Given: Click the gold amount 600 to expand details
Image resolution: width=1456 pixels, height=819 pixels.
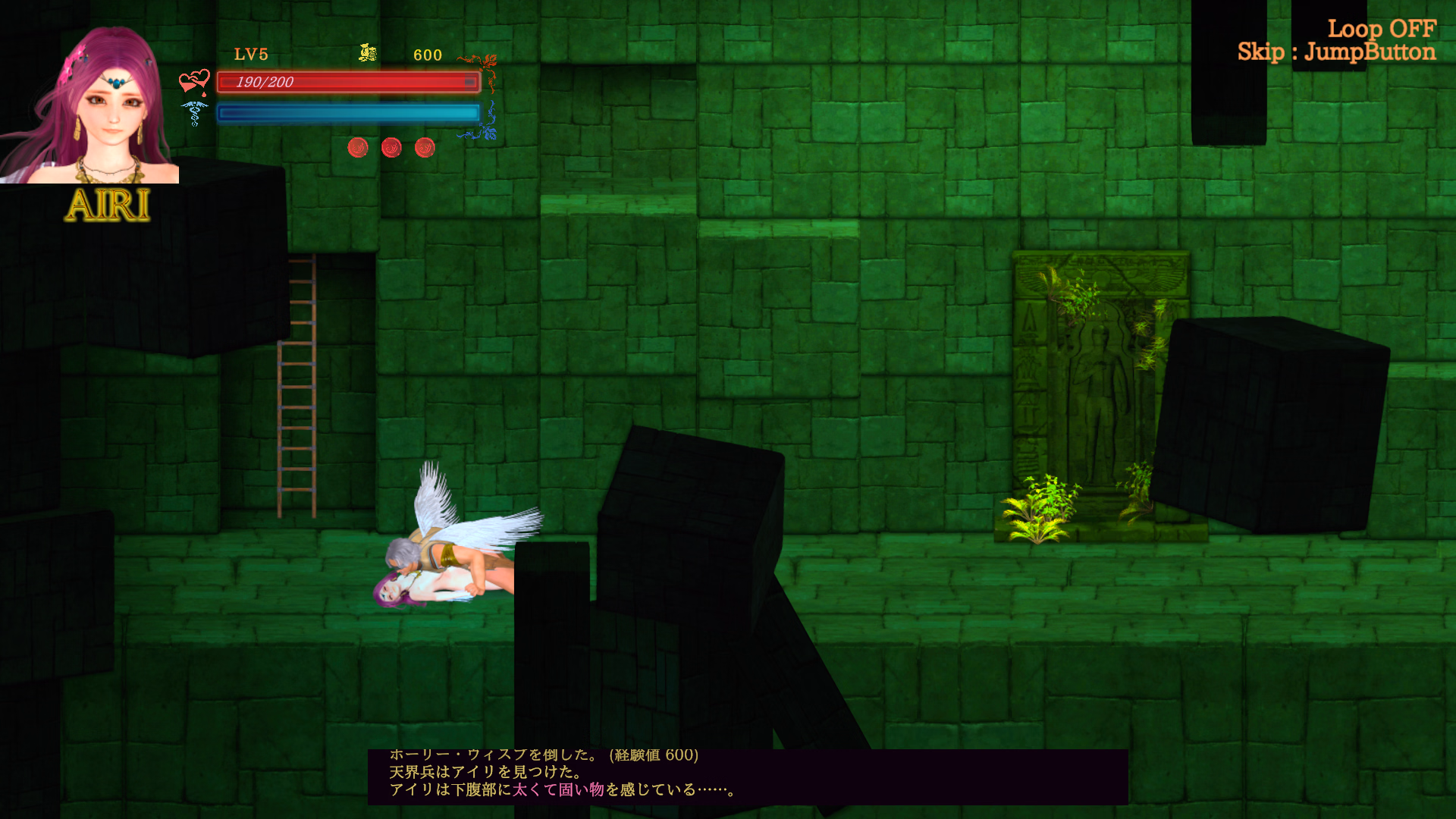Looking at the screenshot, I should click(426, 55).
